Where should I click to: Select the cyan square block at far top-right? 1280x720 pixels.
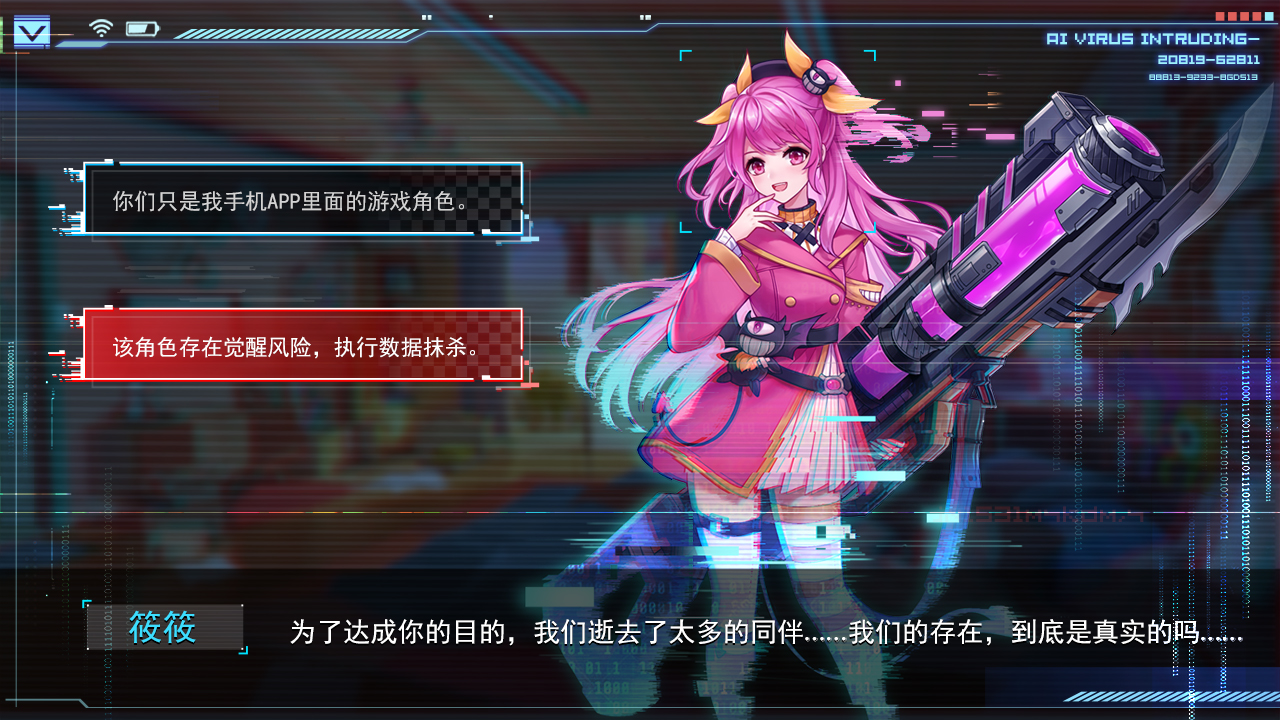pos(1268,16)
